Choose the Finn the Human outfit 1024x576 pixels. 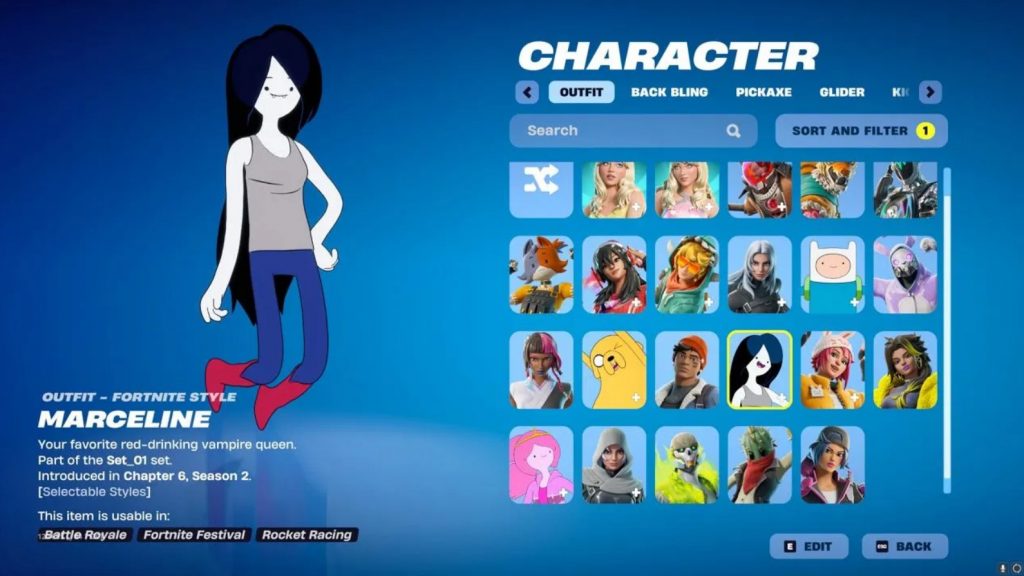832,274
